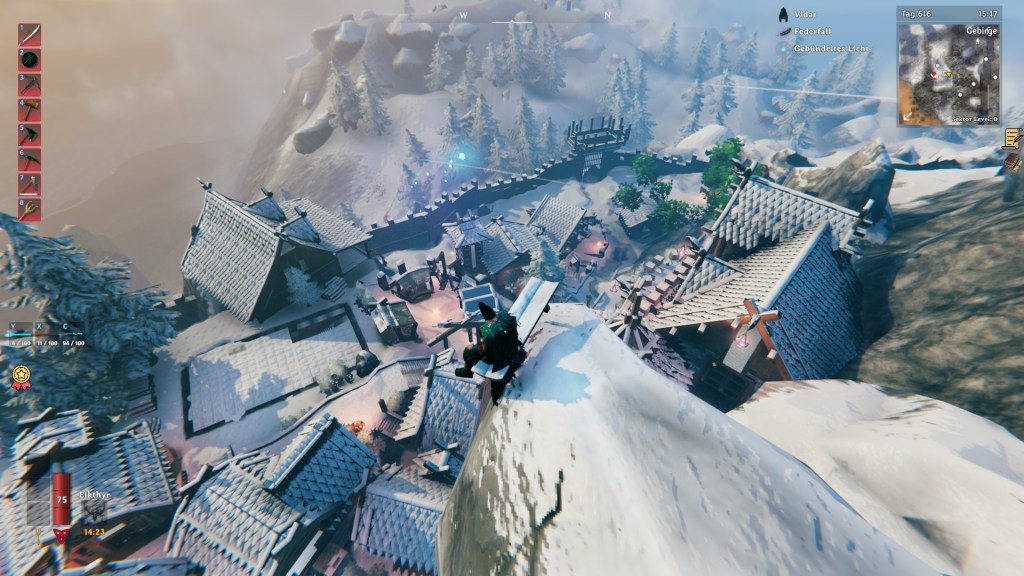Open the parchment scroll with quill icon

point(1012,138)
